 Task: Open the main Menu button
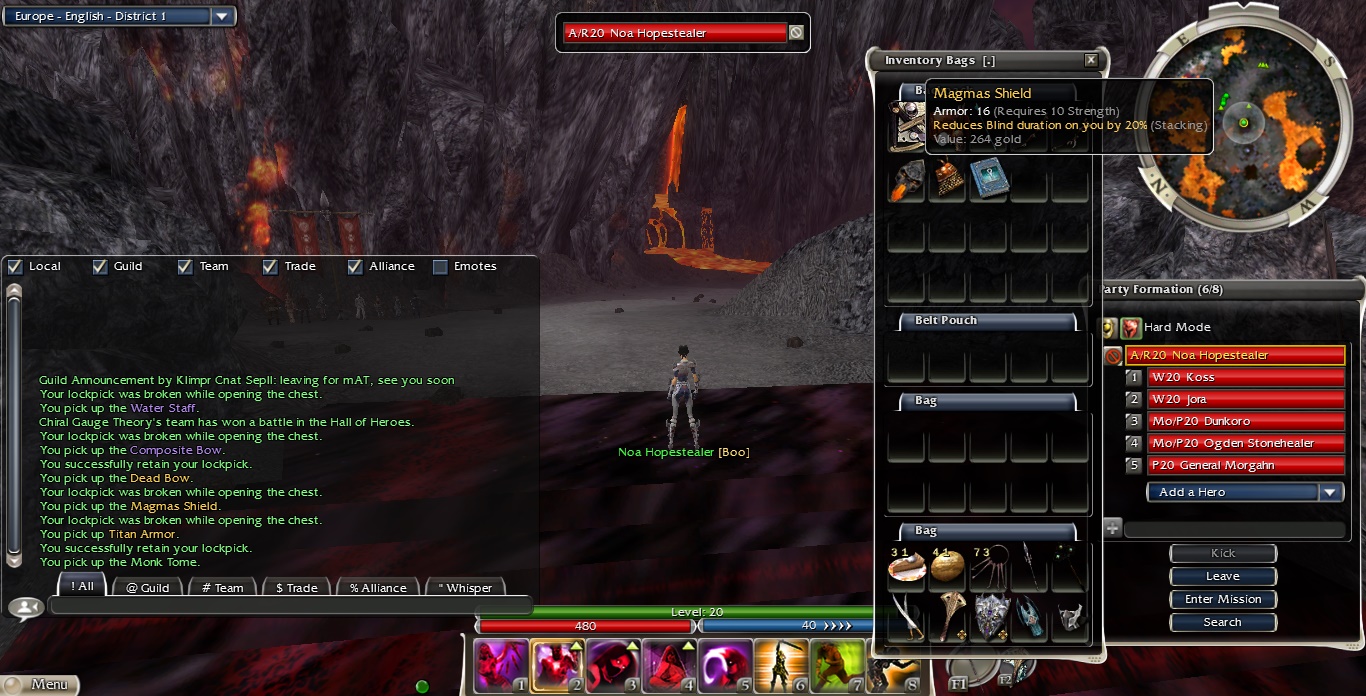pyautogui.click(x=40, y=685)
